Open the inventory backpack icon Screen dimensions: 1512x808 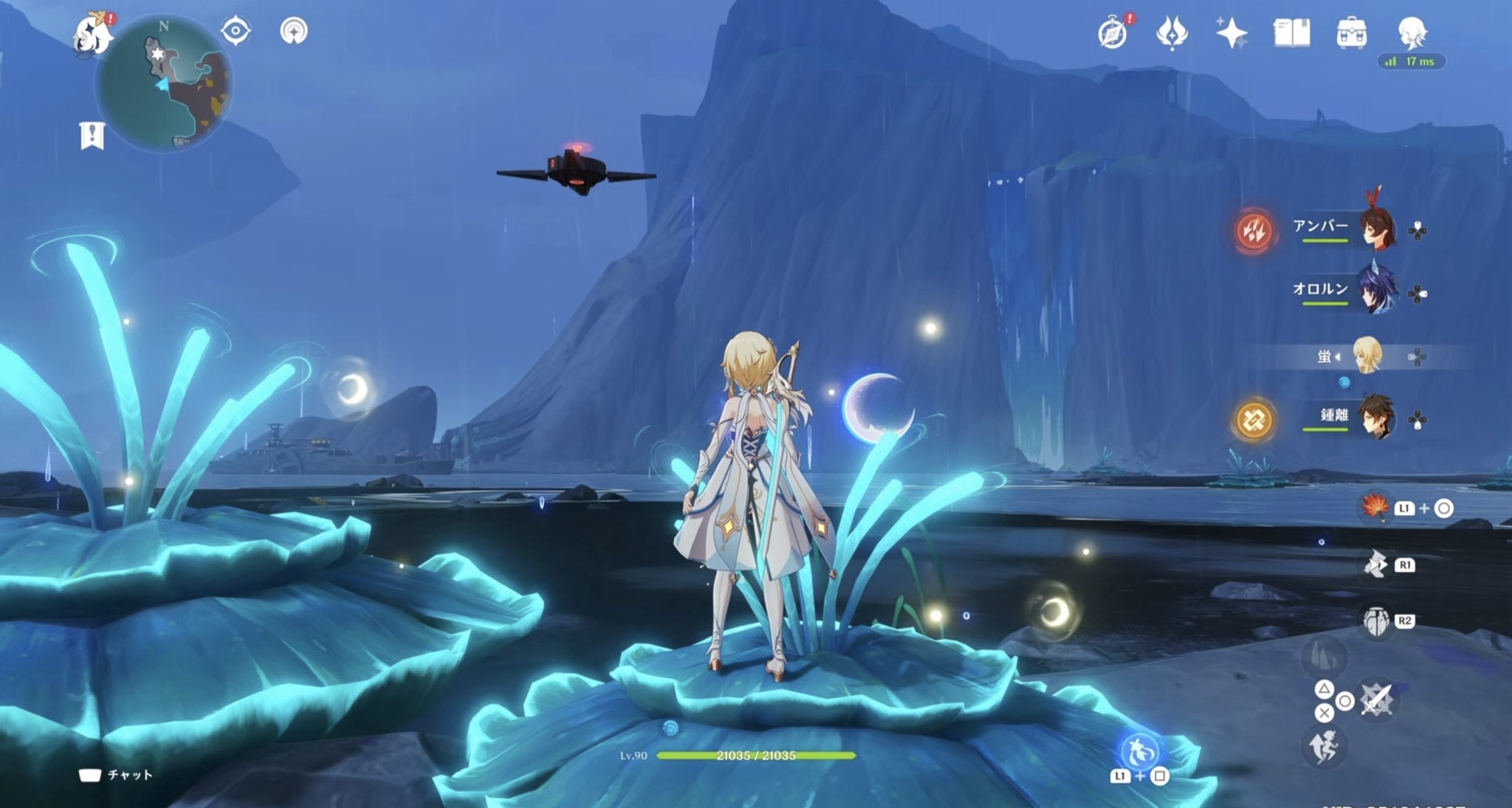click(x=1351, y=33)
